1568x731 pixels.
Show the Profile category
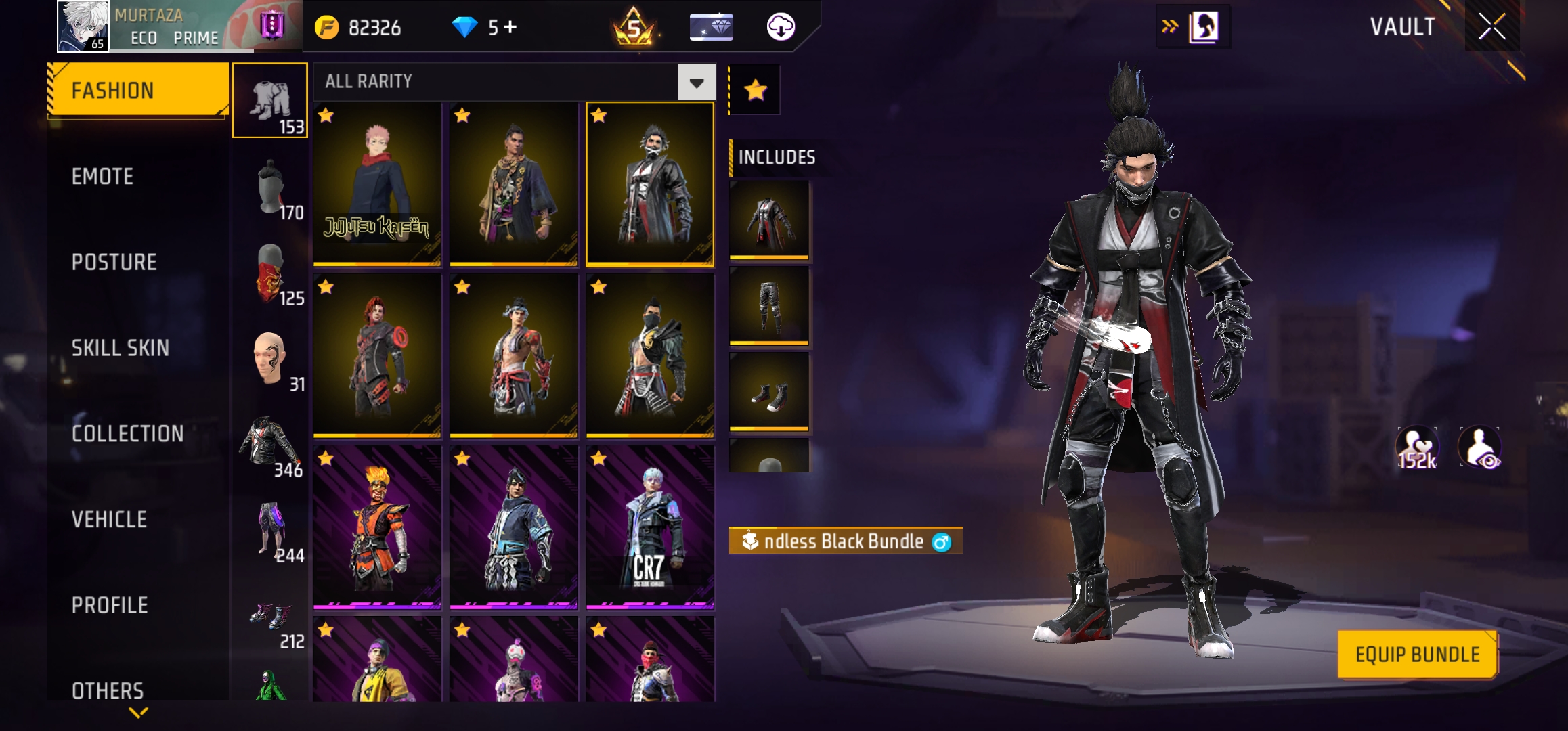[110, 605]
